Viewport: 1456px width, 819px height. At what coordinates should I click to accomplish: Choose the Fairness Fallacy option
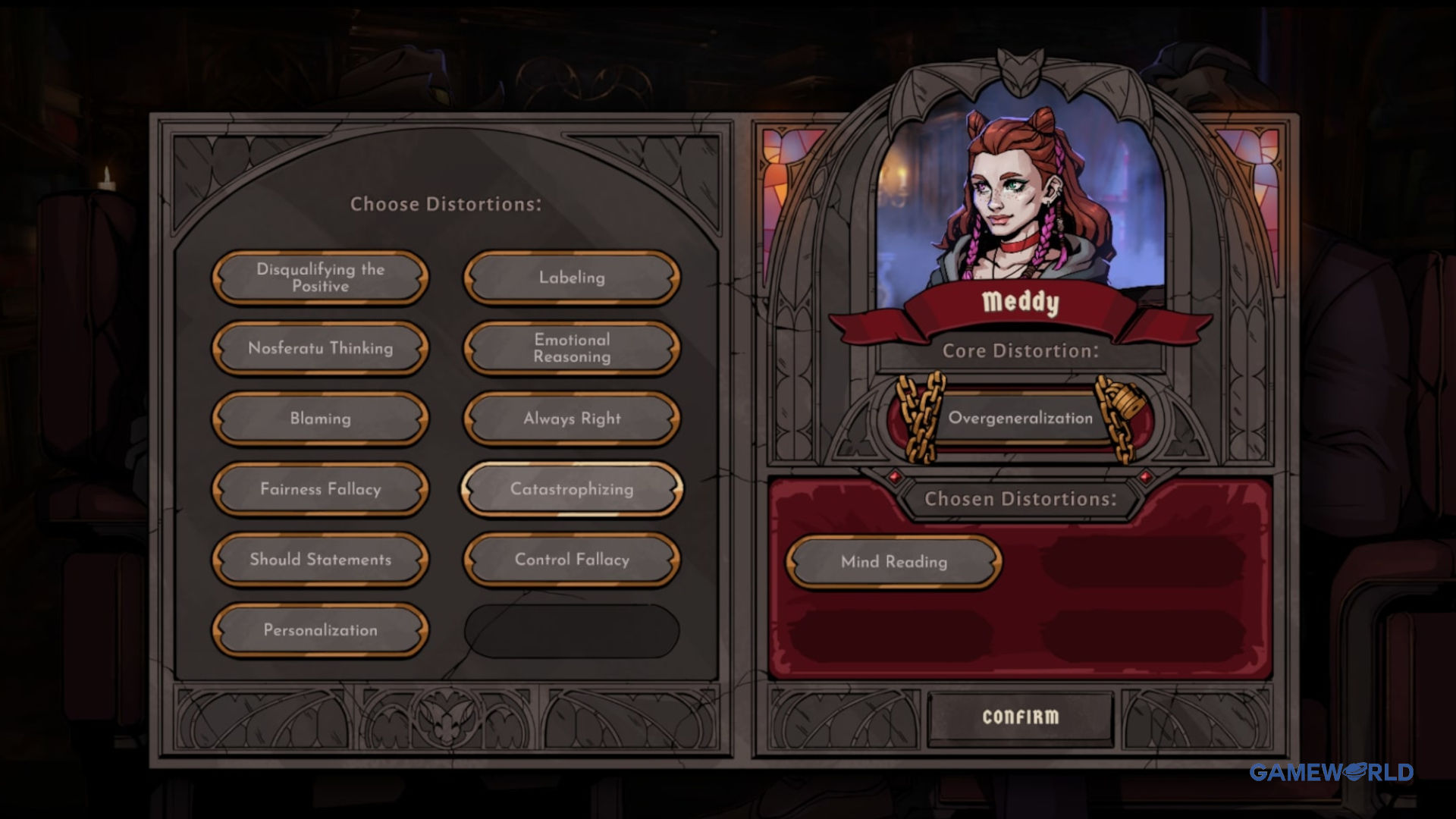coord(320,489)
